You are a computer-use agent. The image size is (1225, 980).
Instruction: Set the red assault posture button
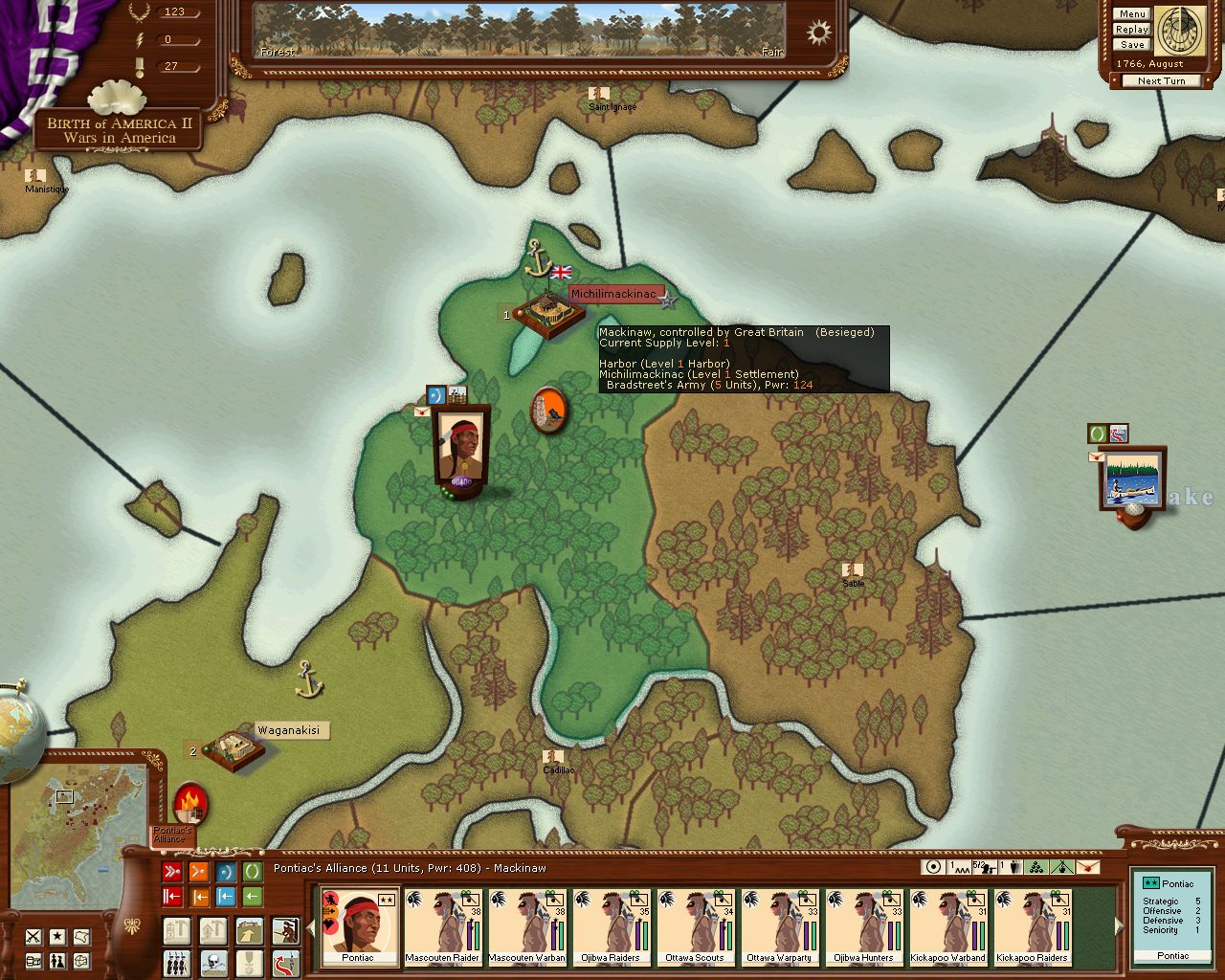tap(172, 872)
